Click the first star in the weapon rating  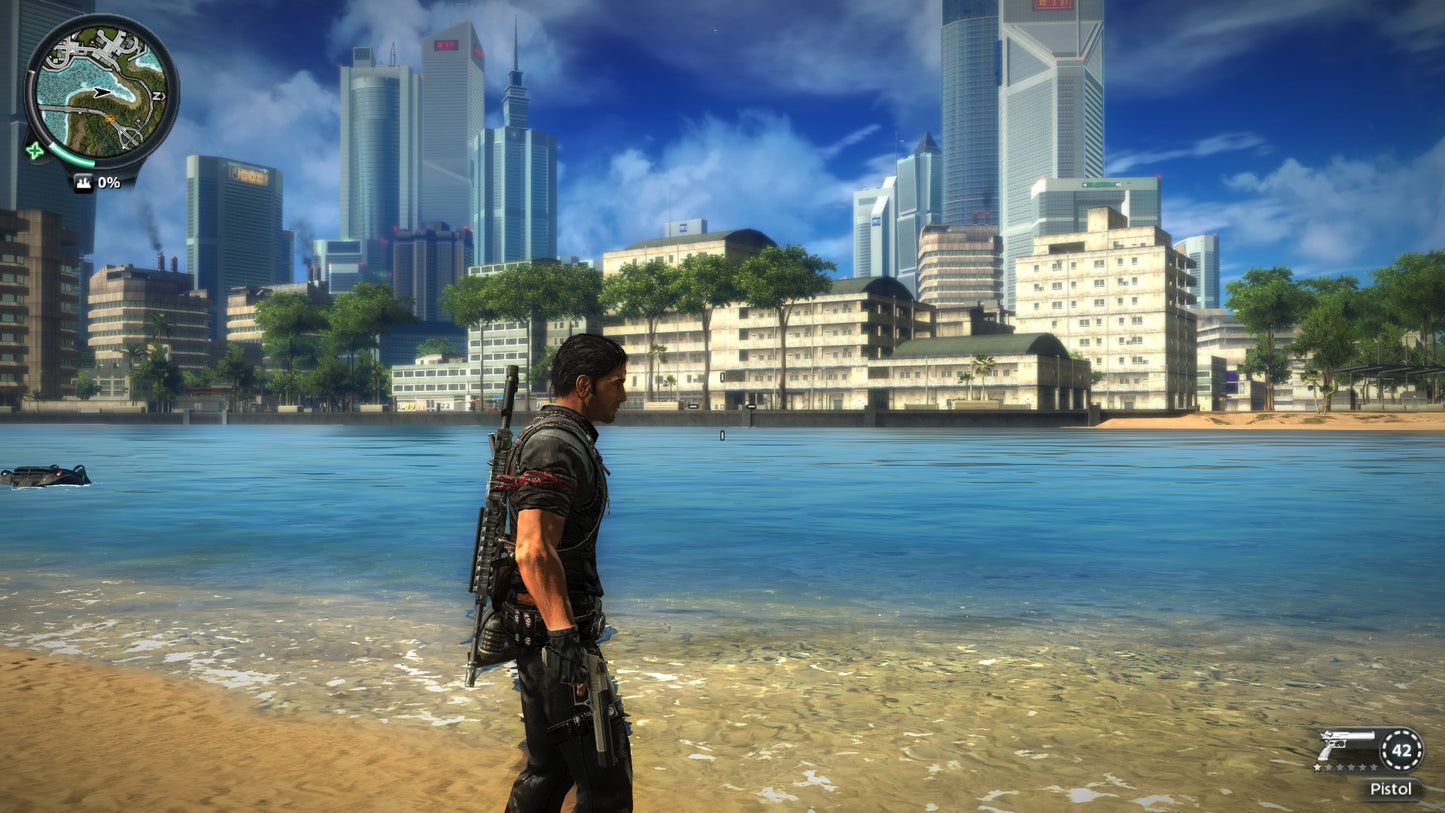[x=1317, y=768]
